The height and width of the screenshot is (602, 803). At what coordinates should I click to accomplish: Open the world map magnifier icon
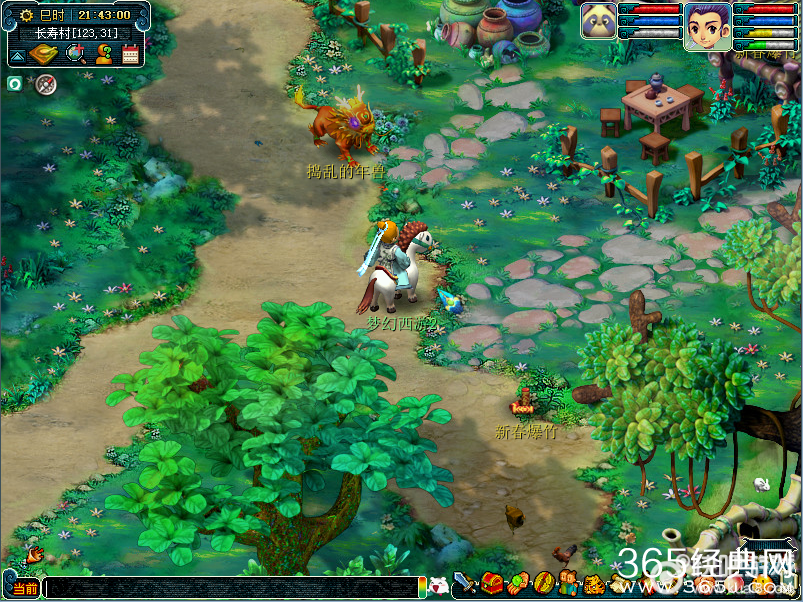(x=75, y=53)
